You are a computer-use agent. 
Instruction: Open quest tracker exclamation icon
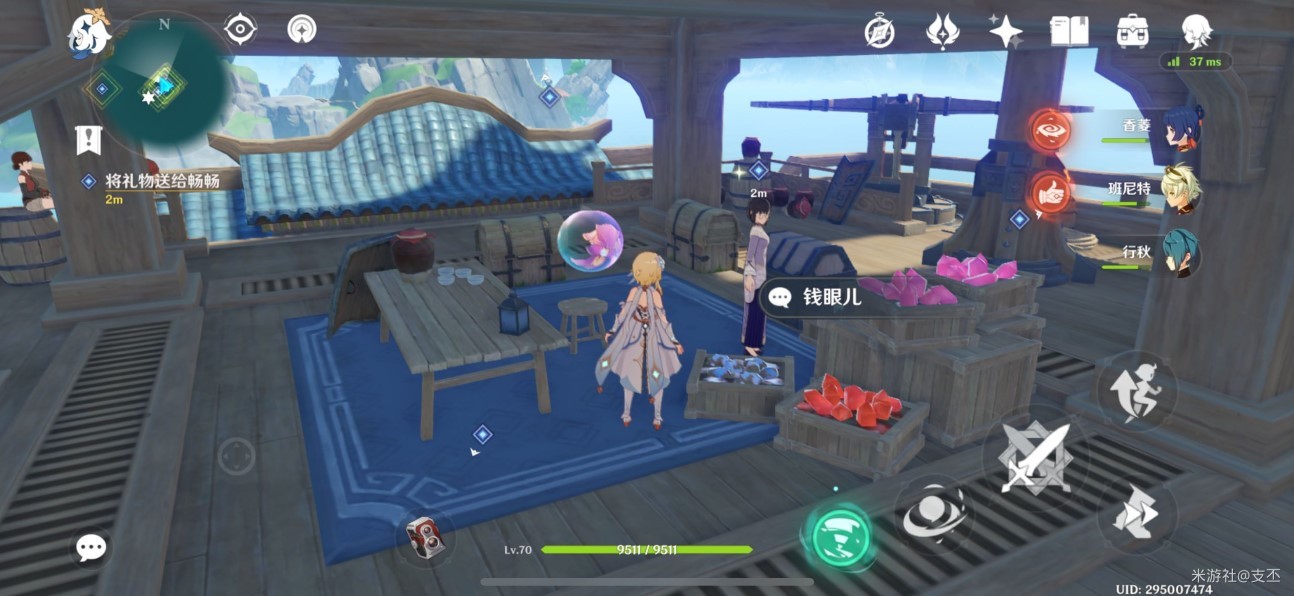89,139
